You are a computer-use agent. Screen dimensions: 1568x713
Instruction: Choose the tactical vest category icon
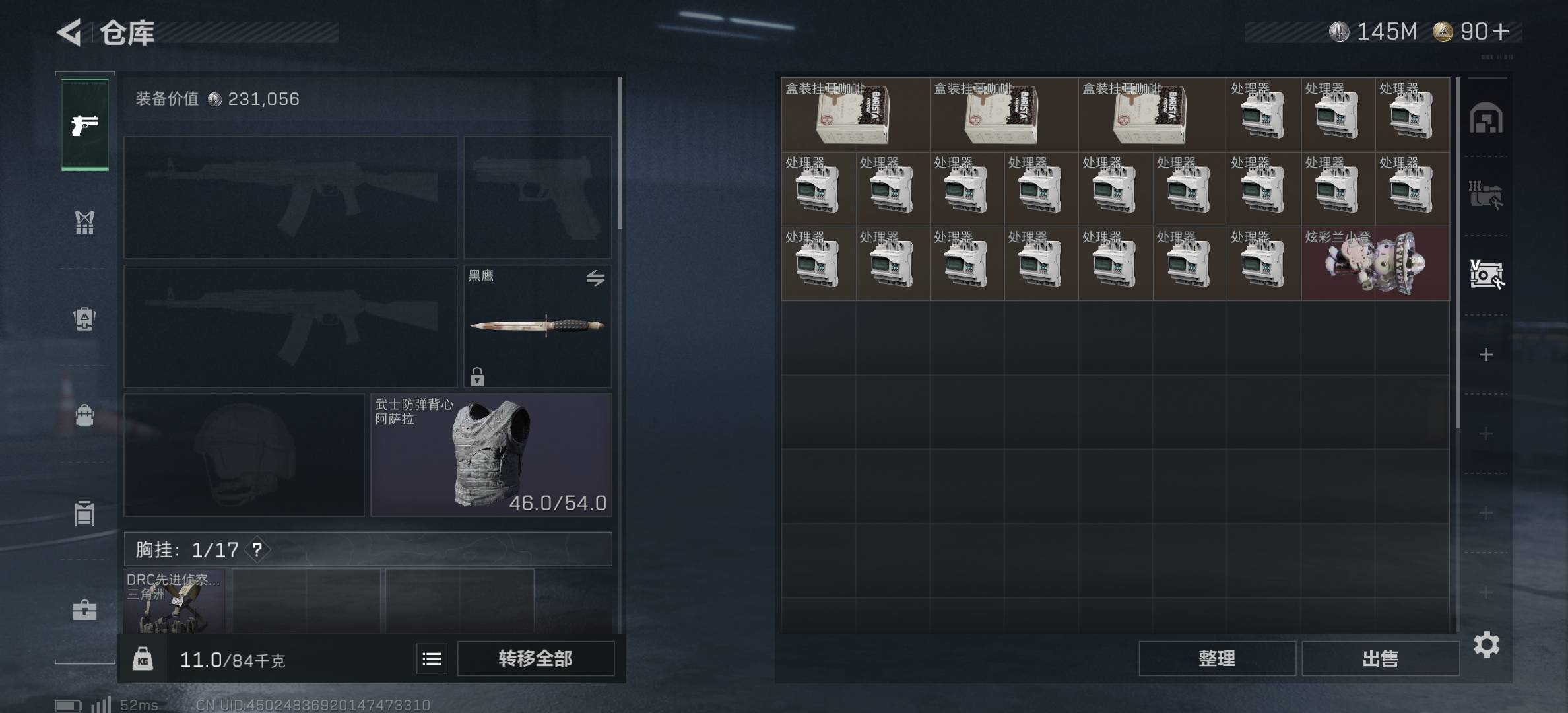click(x=84, y=222)
